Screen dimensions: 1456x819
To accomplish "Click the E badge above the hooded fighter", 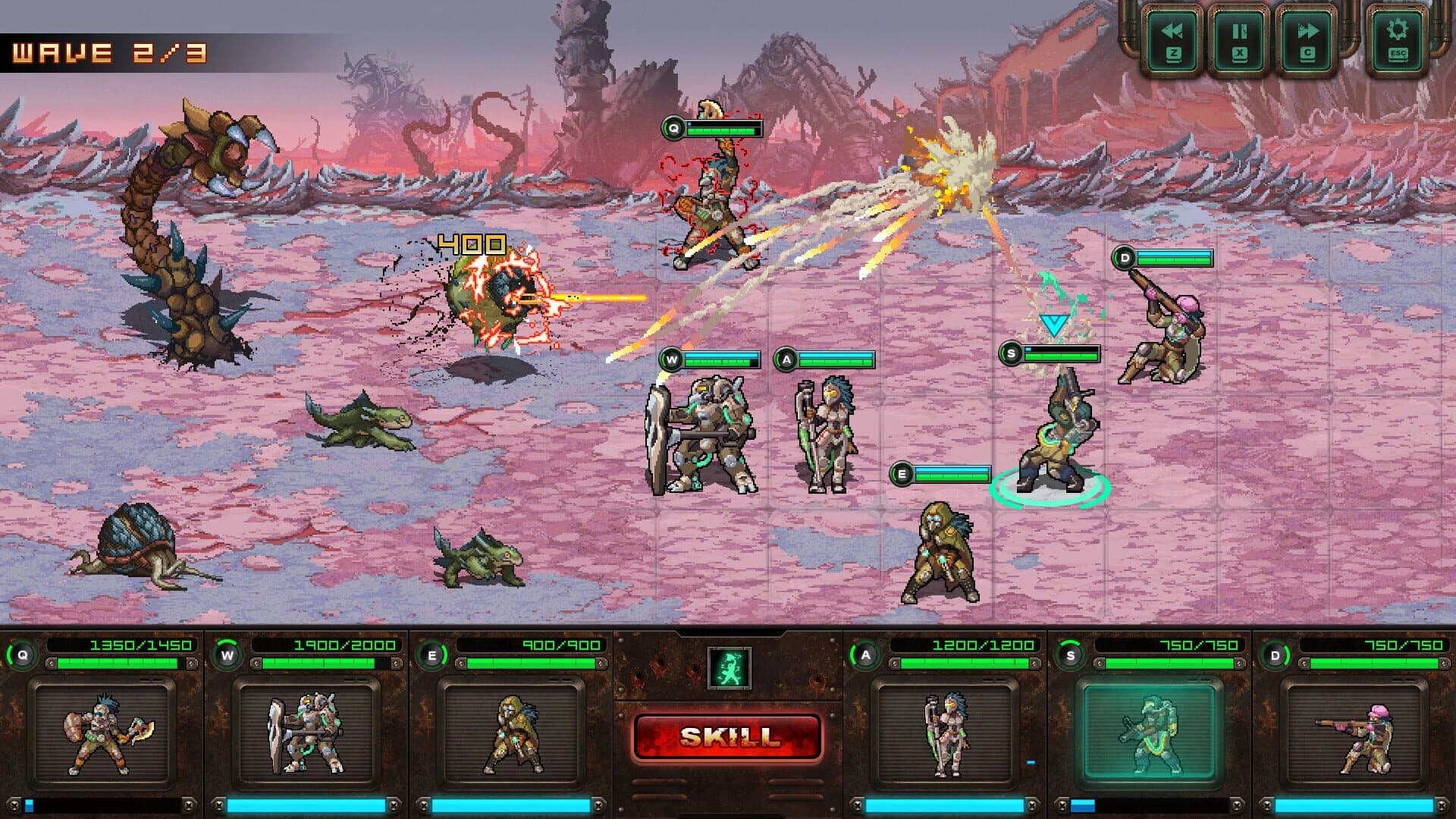I will tap(902, 473).
